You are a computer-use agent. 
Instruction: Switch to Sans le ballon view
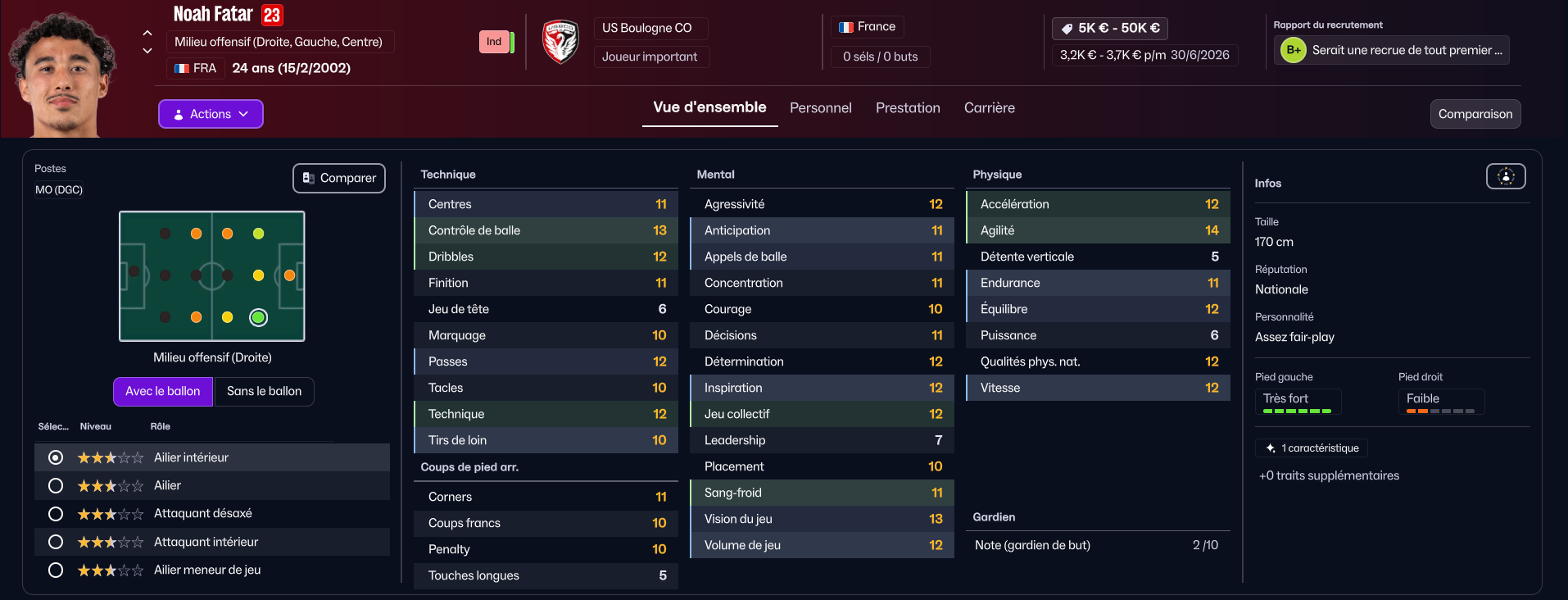coord(264,391)
